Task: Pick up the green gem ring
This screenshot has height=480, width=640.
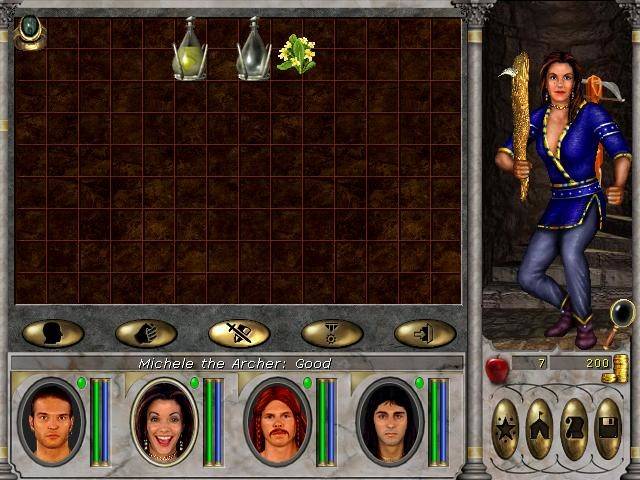Action: tap(30, 31)
